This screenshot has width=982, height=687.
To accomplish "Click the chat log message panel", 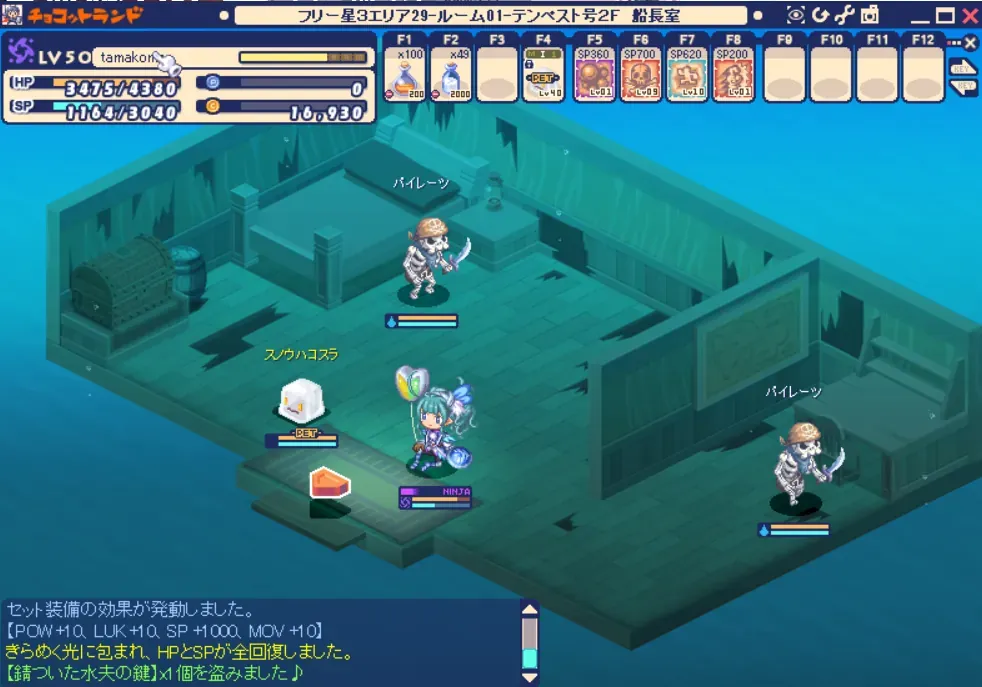I will (260, 642).
